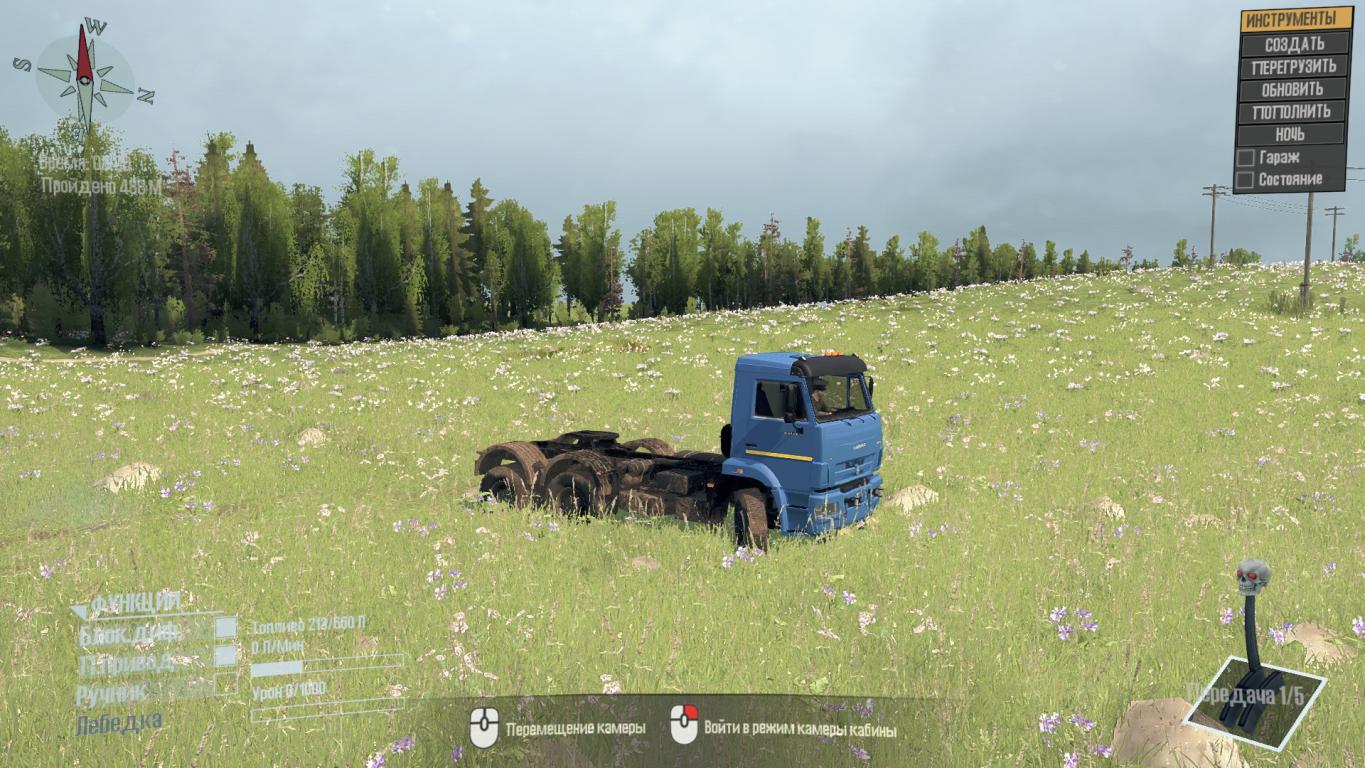Activate the Пополнить refuel button
This screenshot has width=1365, height=768.
(x=1294, y=112)
